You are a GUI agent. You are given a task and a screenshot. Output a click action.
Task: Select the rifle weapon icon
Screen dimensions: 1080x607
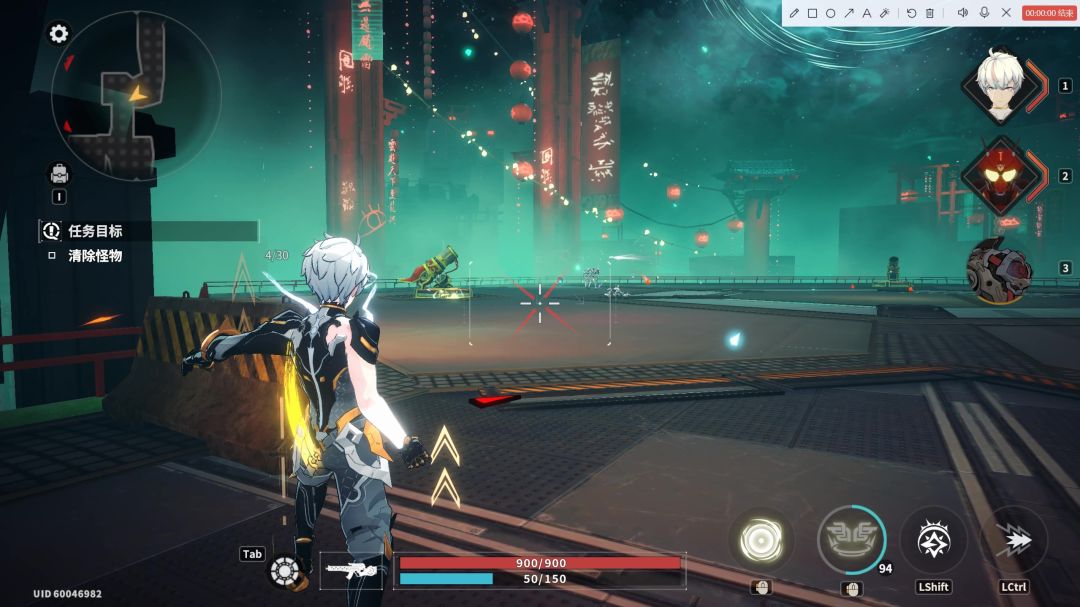351,570
